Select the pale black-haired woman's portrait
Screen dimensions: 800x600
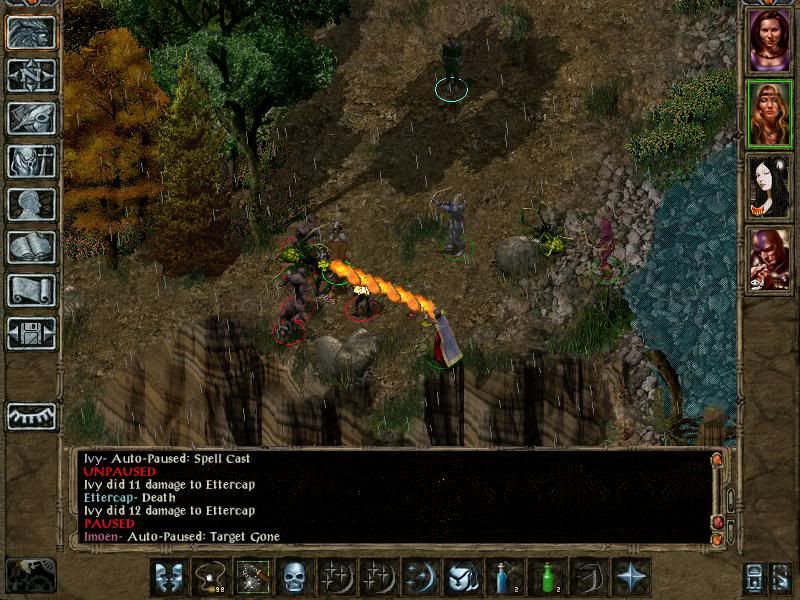coord(769,185)
